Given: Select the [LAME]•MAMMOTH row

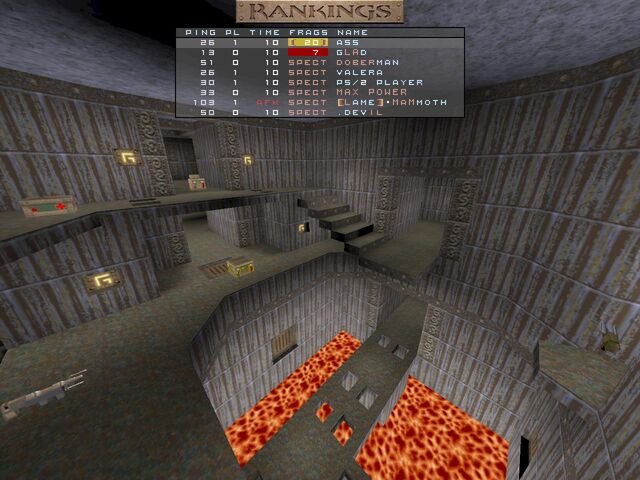Looking at the screenshot, I should coord(320,102).
